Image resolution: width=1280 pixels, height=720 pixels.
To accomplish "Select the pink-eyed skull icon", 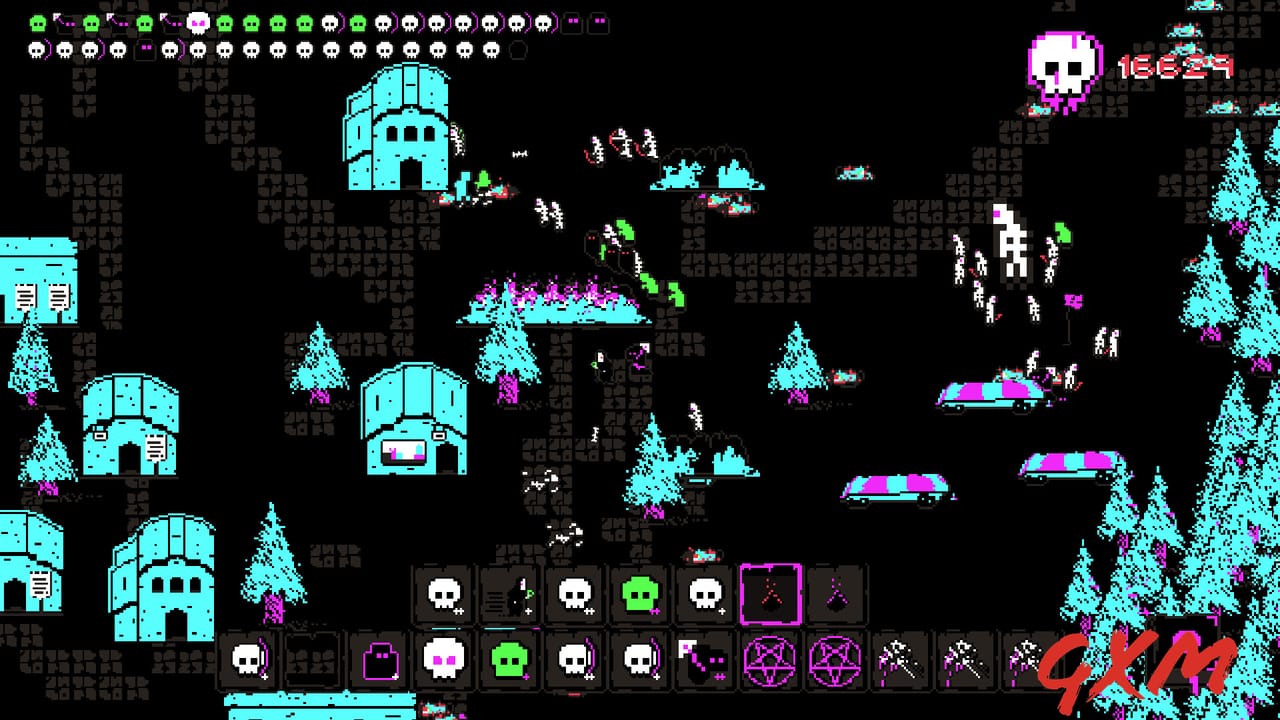I will [x=443, y=662].
